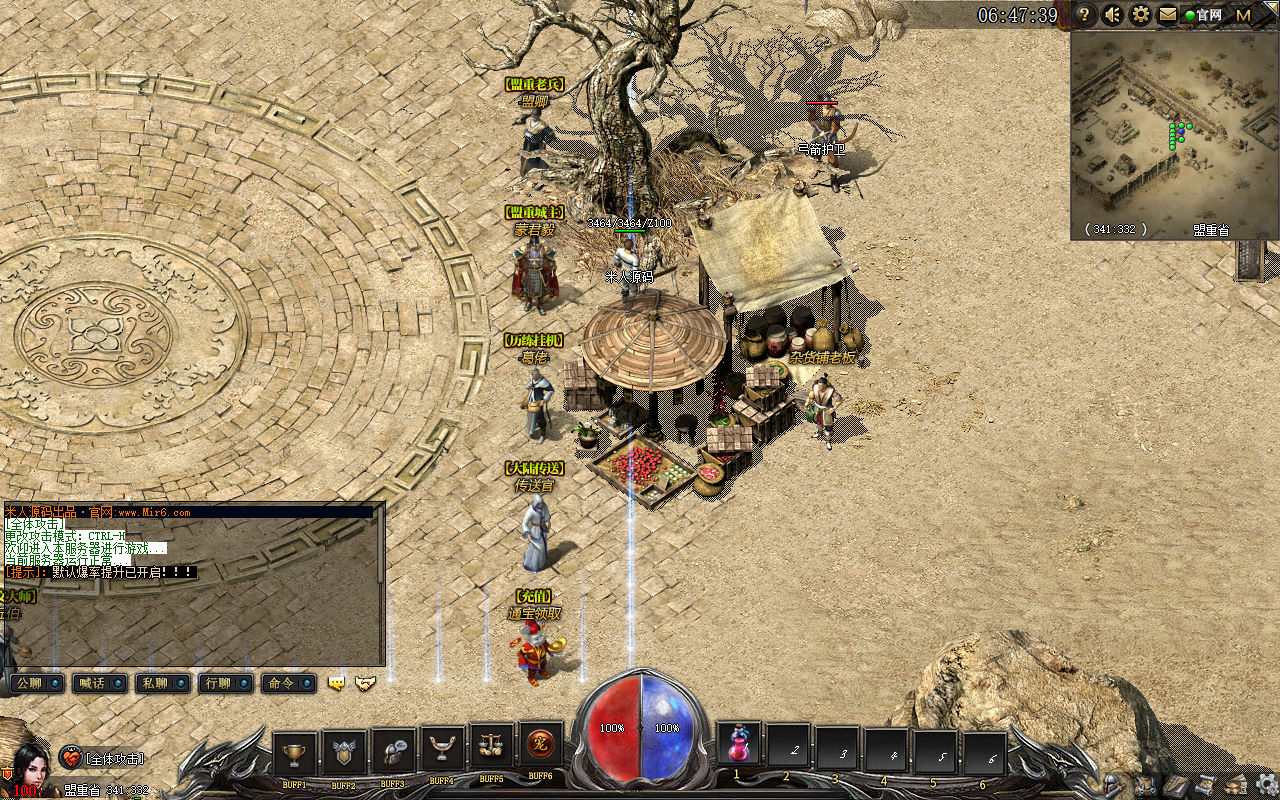This screenshot has height=800, width=1280.
Task: Select the 命令 command channel
Action: [x=288, y=683]
